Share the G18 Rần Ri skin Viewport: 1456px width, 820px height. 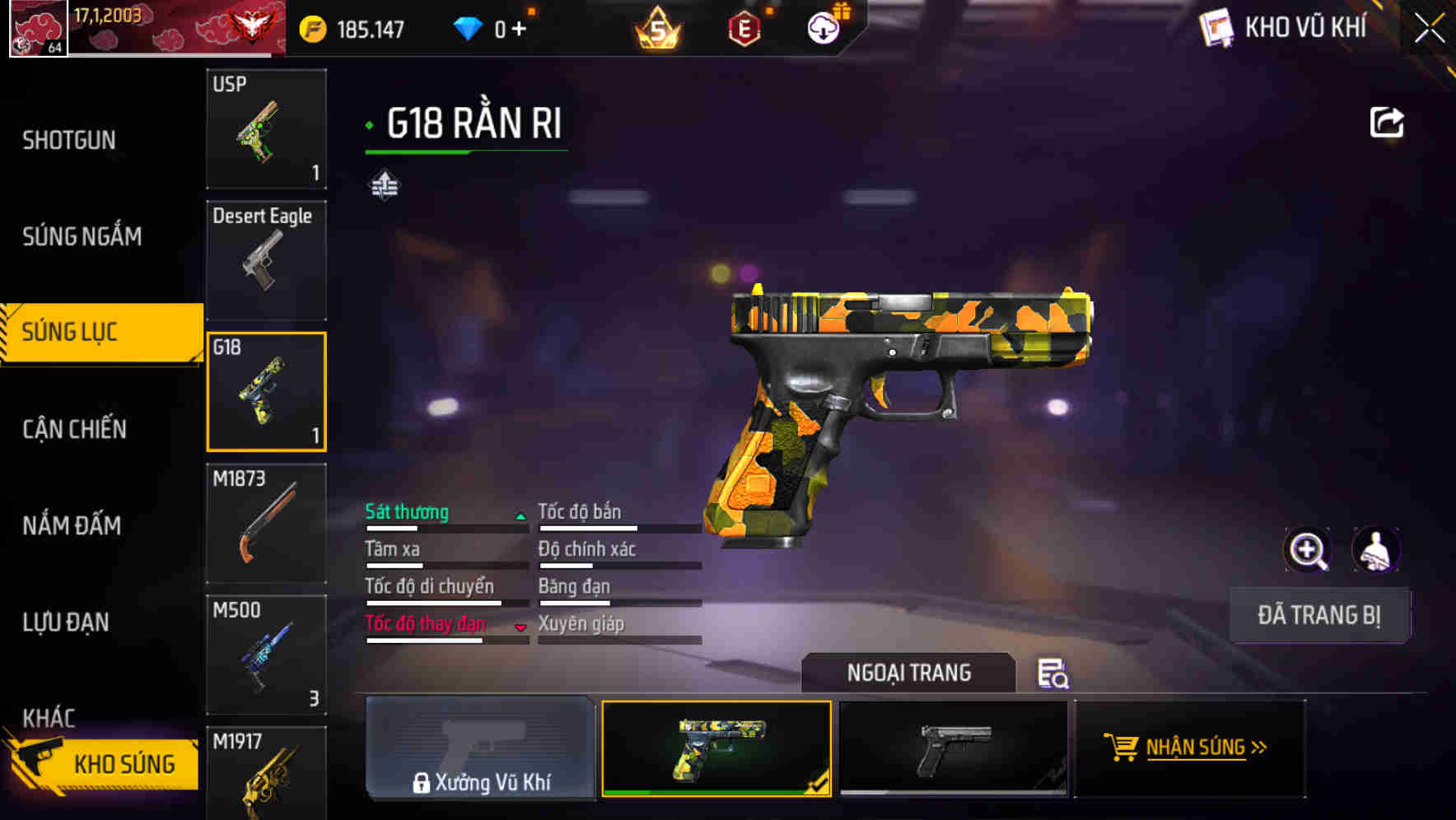(x=1388, y=121)
